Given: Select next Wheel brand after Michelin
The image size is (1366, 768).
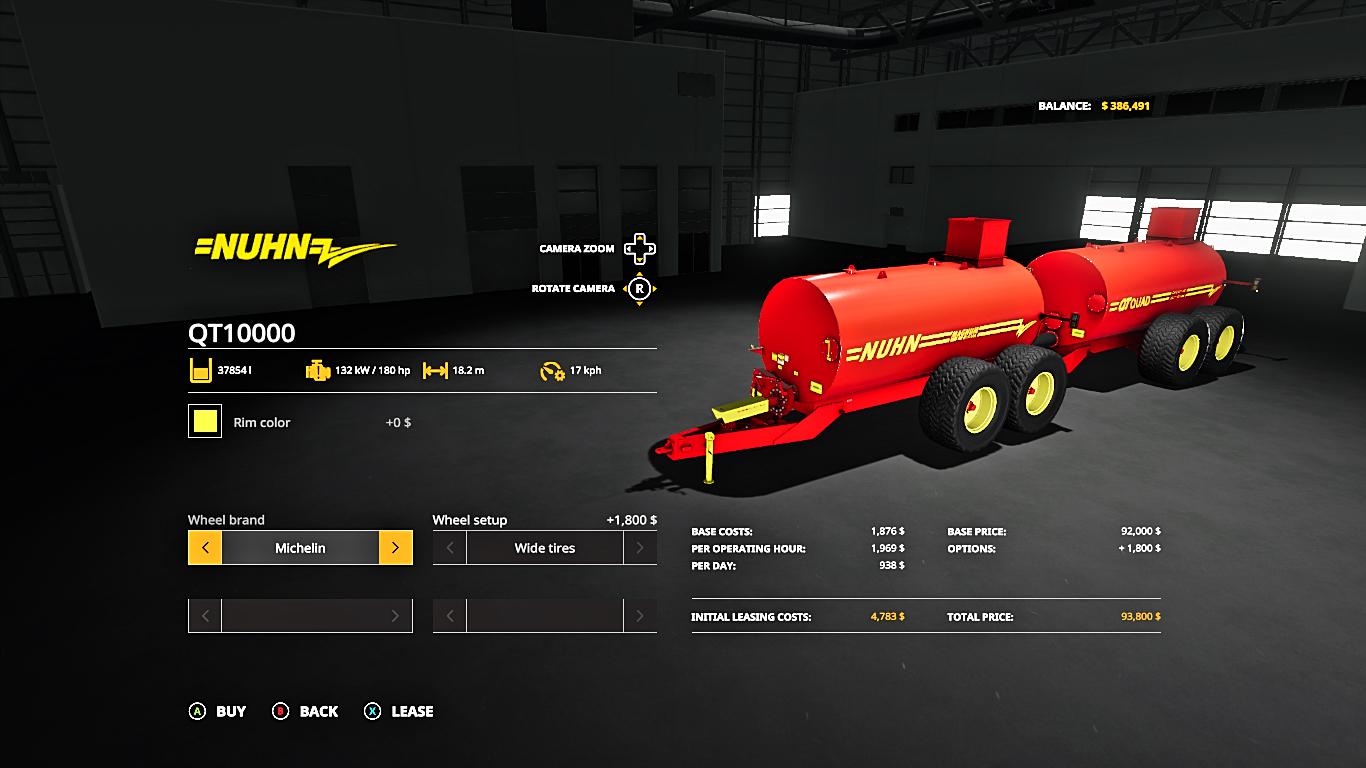Looking at the screenshot, I should click(x=395, y=548).
